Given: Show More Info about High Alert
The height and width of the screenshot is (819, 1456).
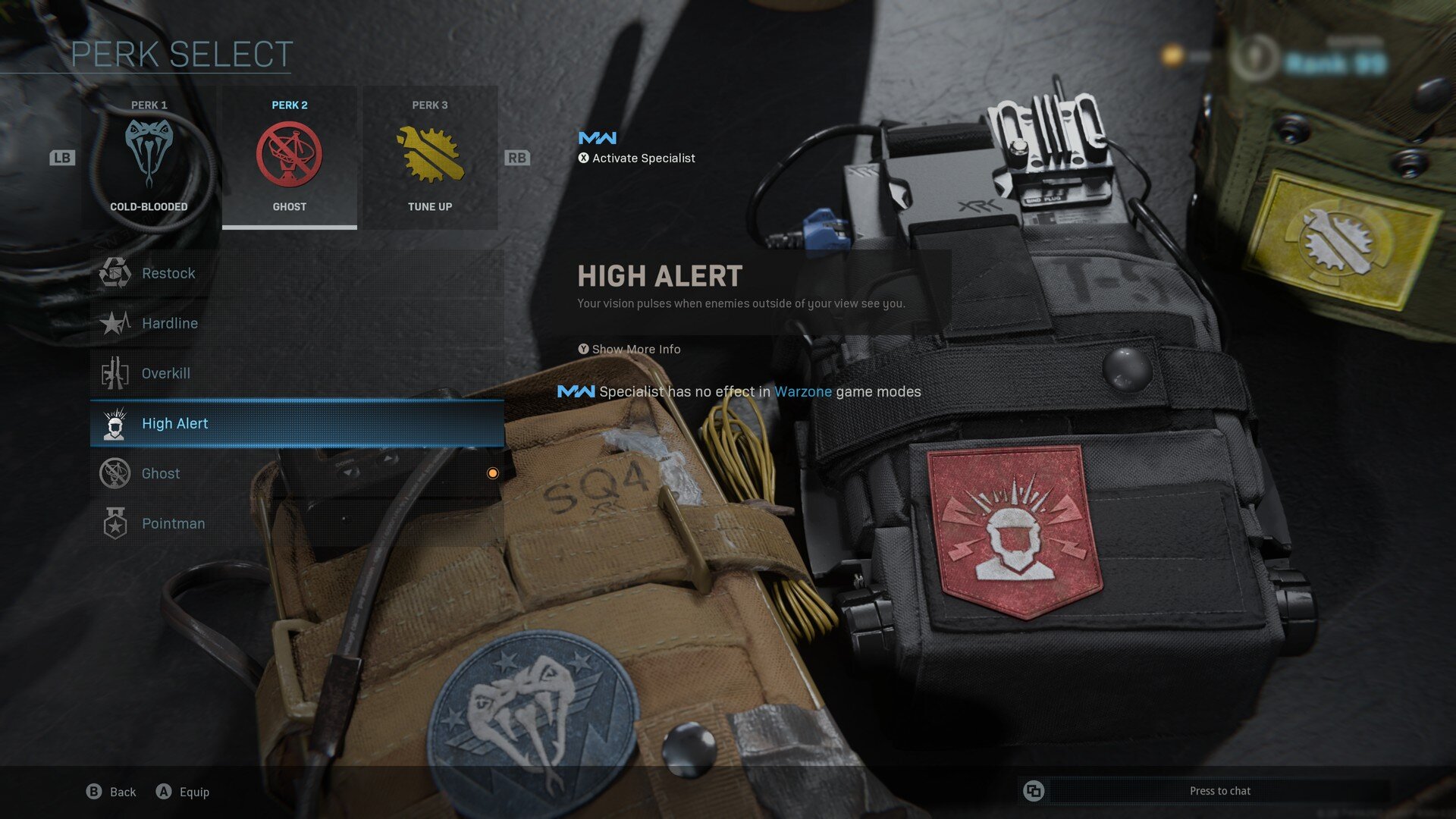Looking at the screenshot, I should pos(629,349).
